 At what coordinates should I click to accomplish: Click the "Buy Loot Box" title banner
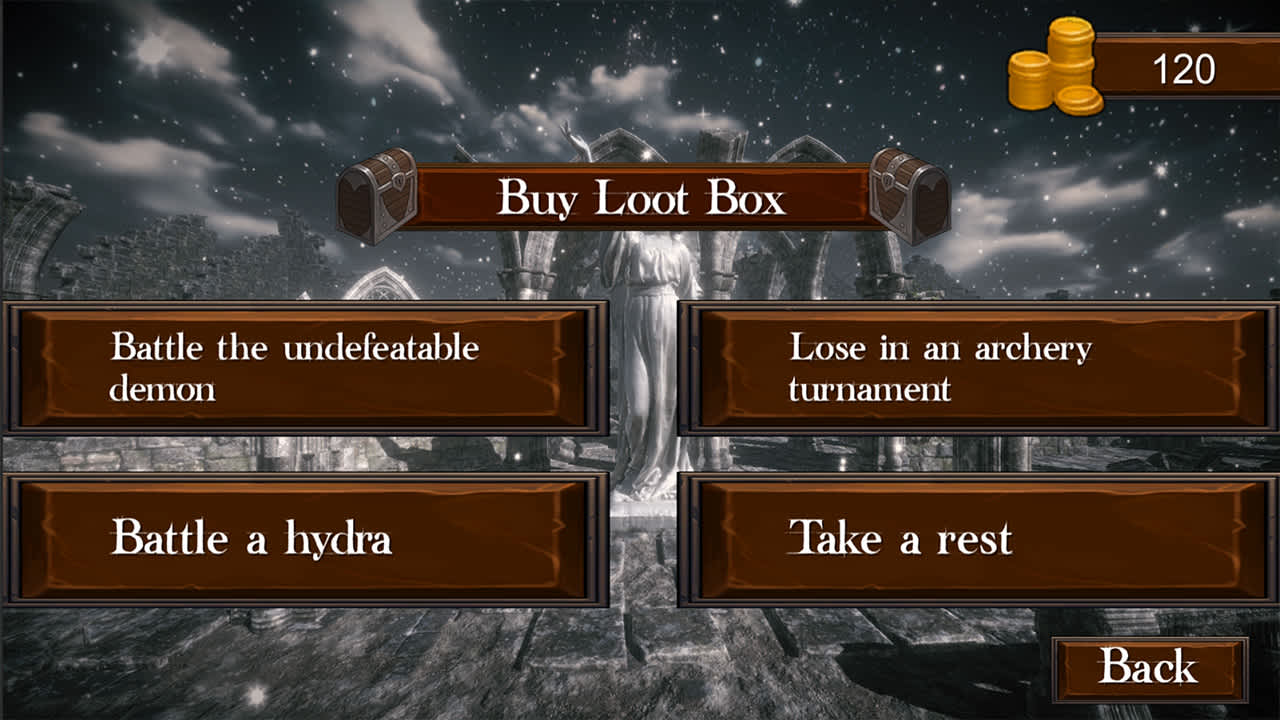[x=640, y=197]
